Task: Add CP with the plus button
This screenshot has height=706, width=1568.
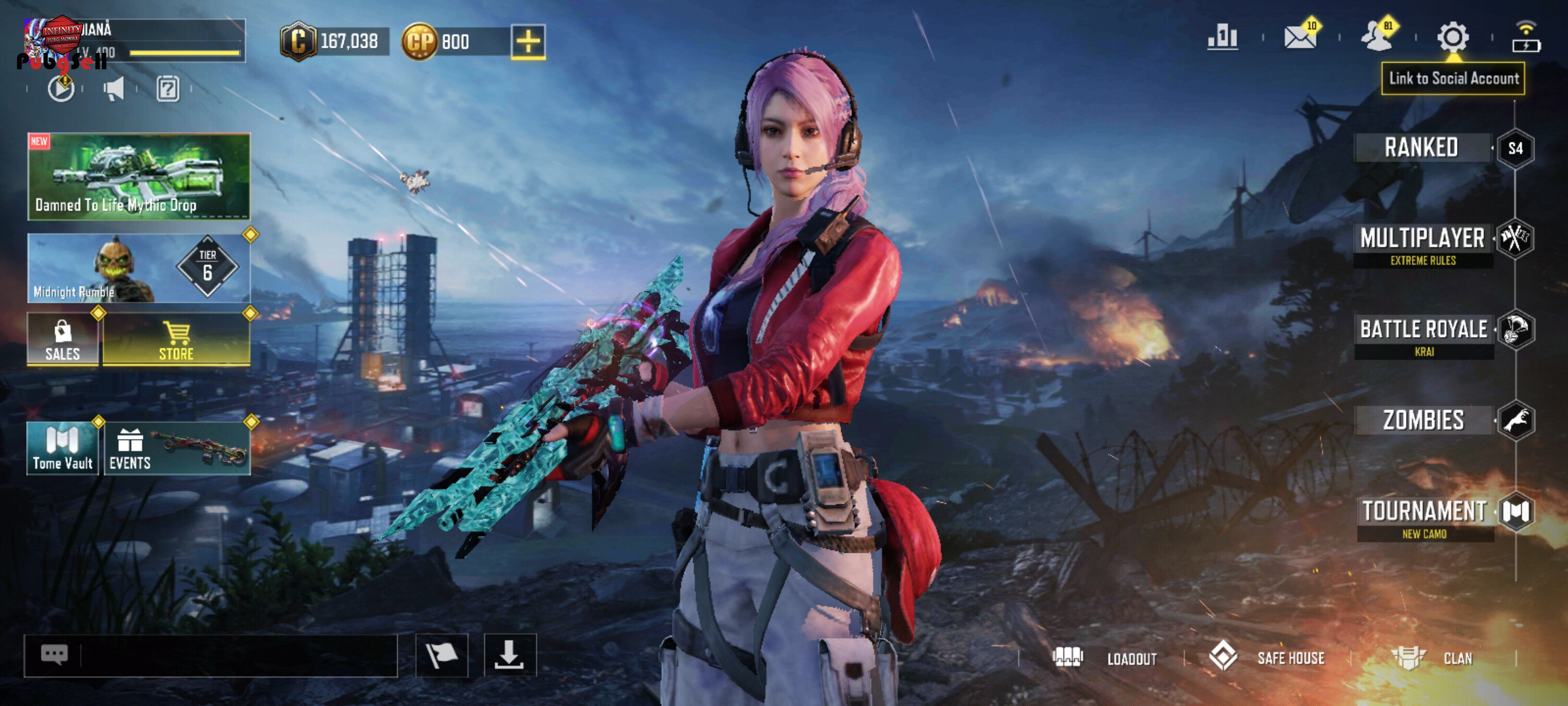Action: click(528, 42)
